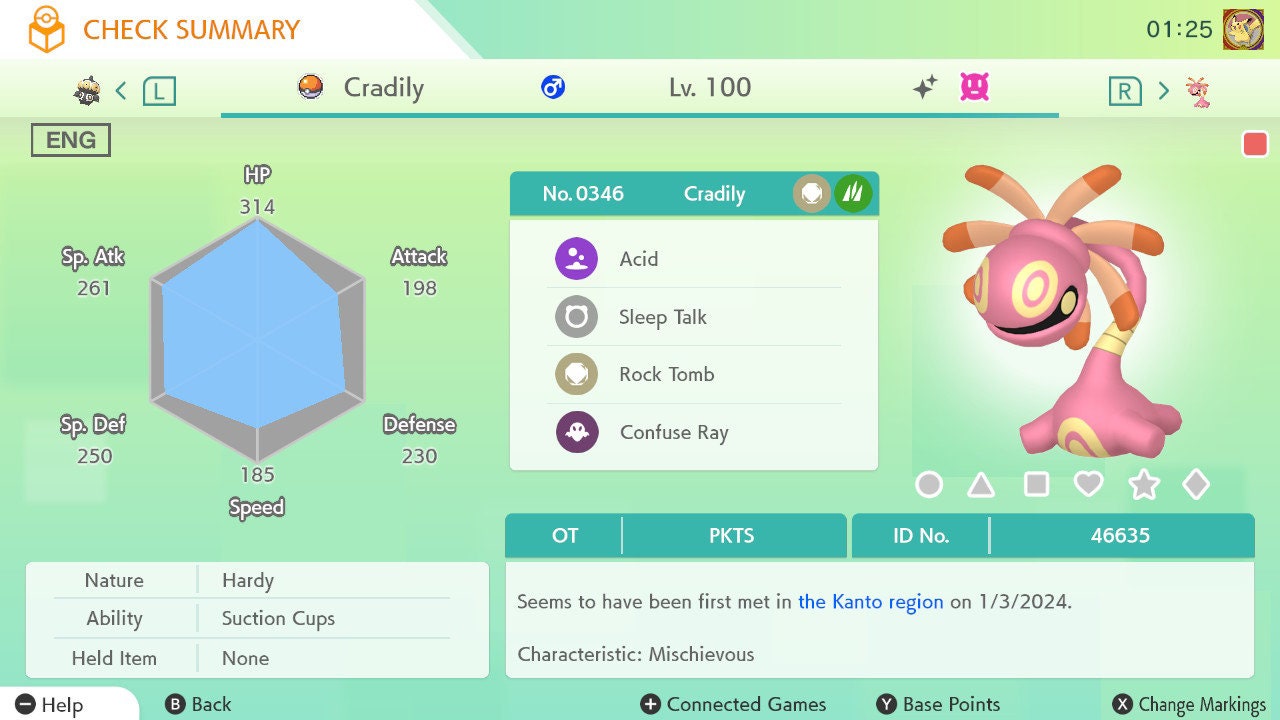Viewport: 1280px width, 720px height.
Task: Click the ENG language tag
Action: [71, 140]
